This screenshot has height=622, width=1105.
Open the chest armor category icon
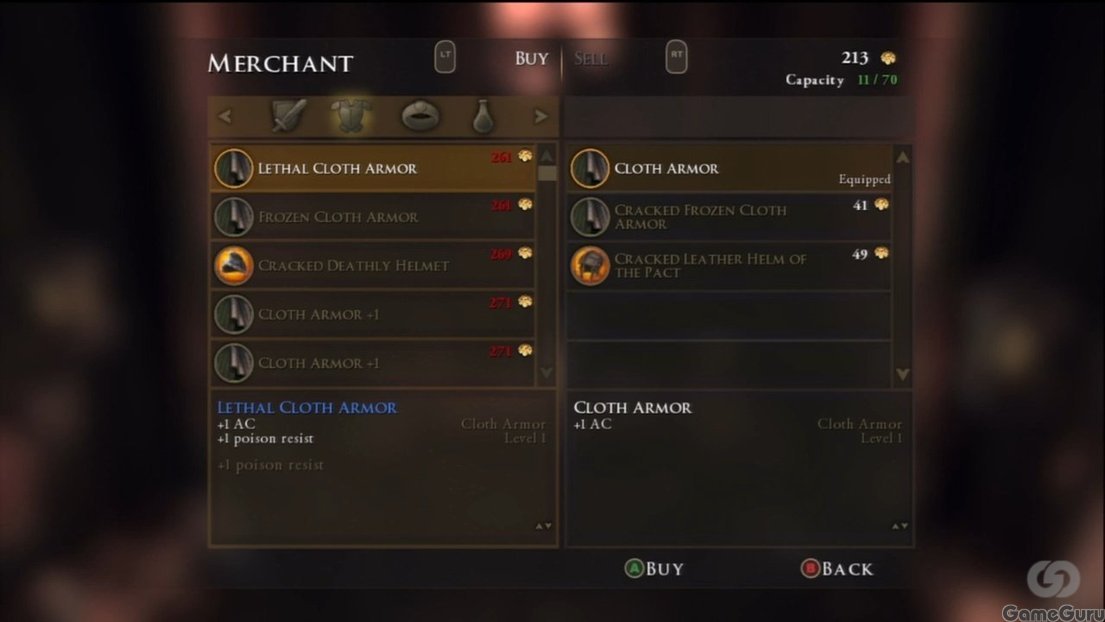[351, 116]
